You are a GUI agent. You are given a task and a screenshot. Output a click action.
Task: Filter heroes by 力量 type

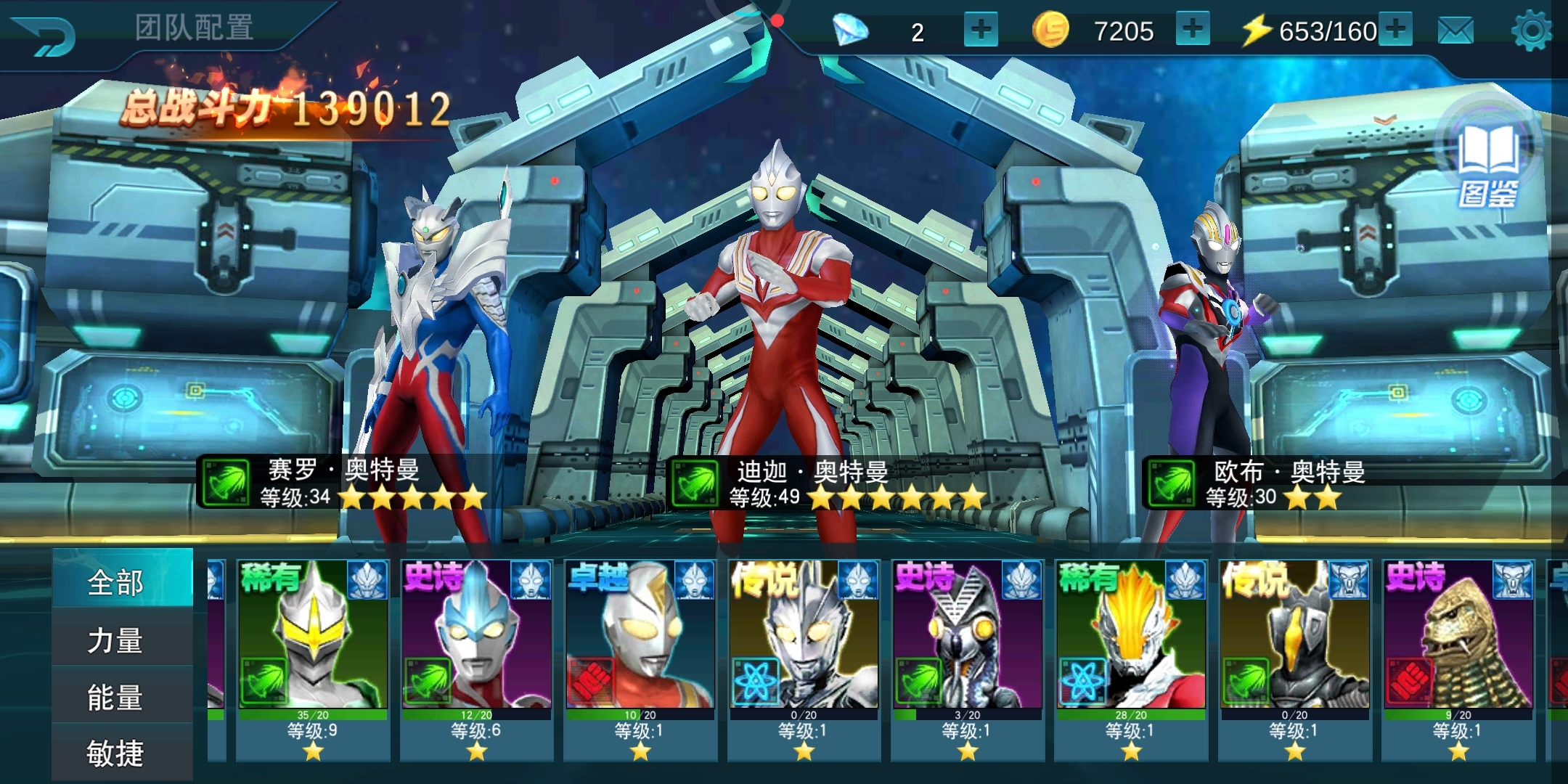tap(116, 640)
